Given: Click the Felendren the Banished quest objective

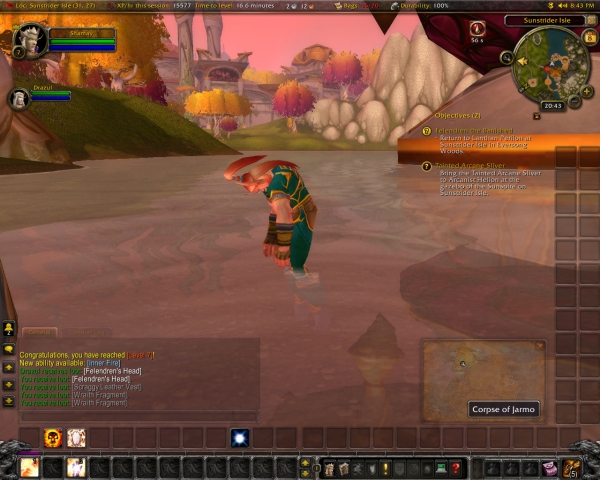Looking at the screenshot, I should pyautogui.click(x=475, y=131).
